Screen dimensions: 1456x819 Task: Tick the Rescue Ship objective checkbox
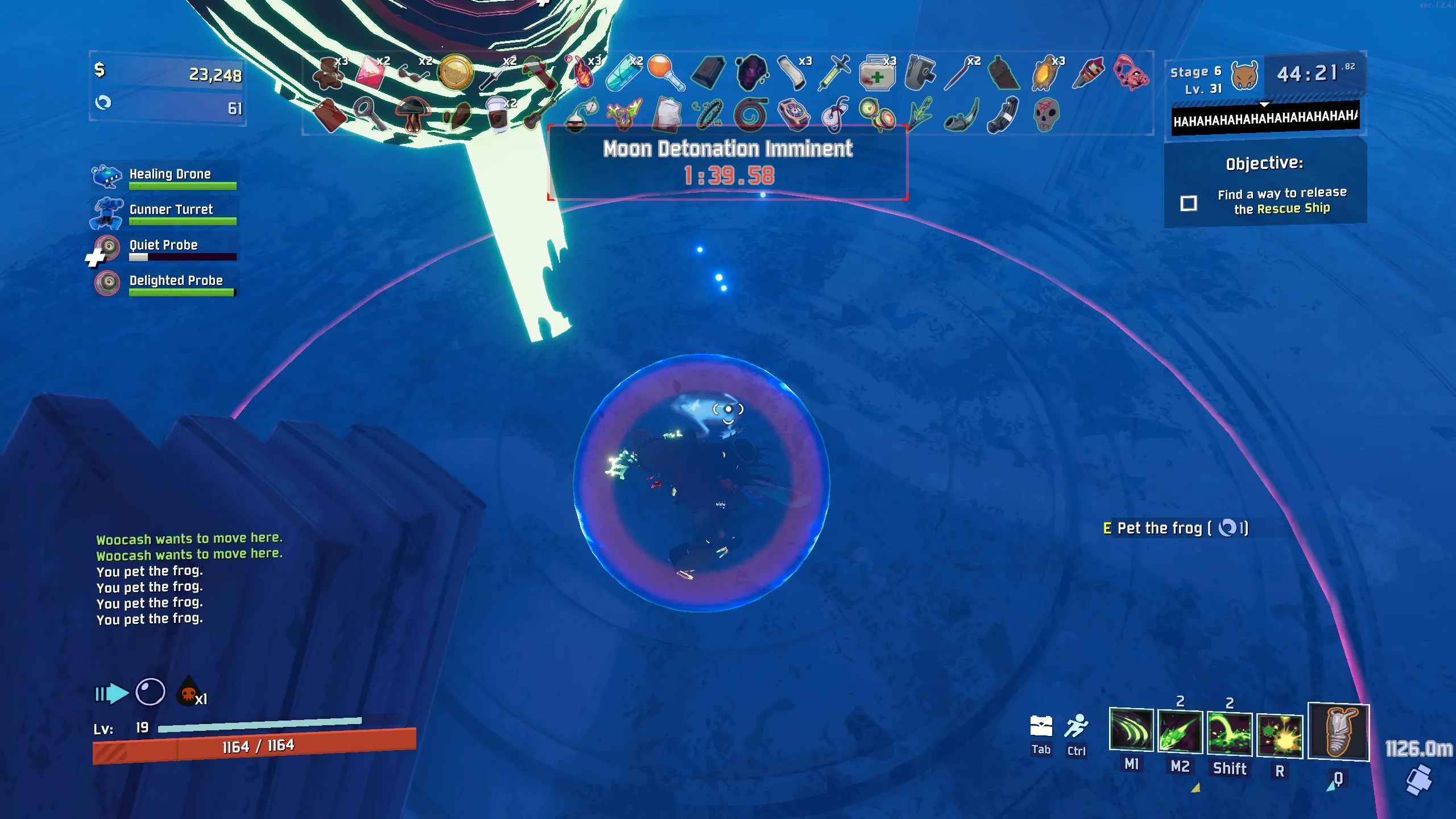1189,203
